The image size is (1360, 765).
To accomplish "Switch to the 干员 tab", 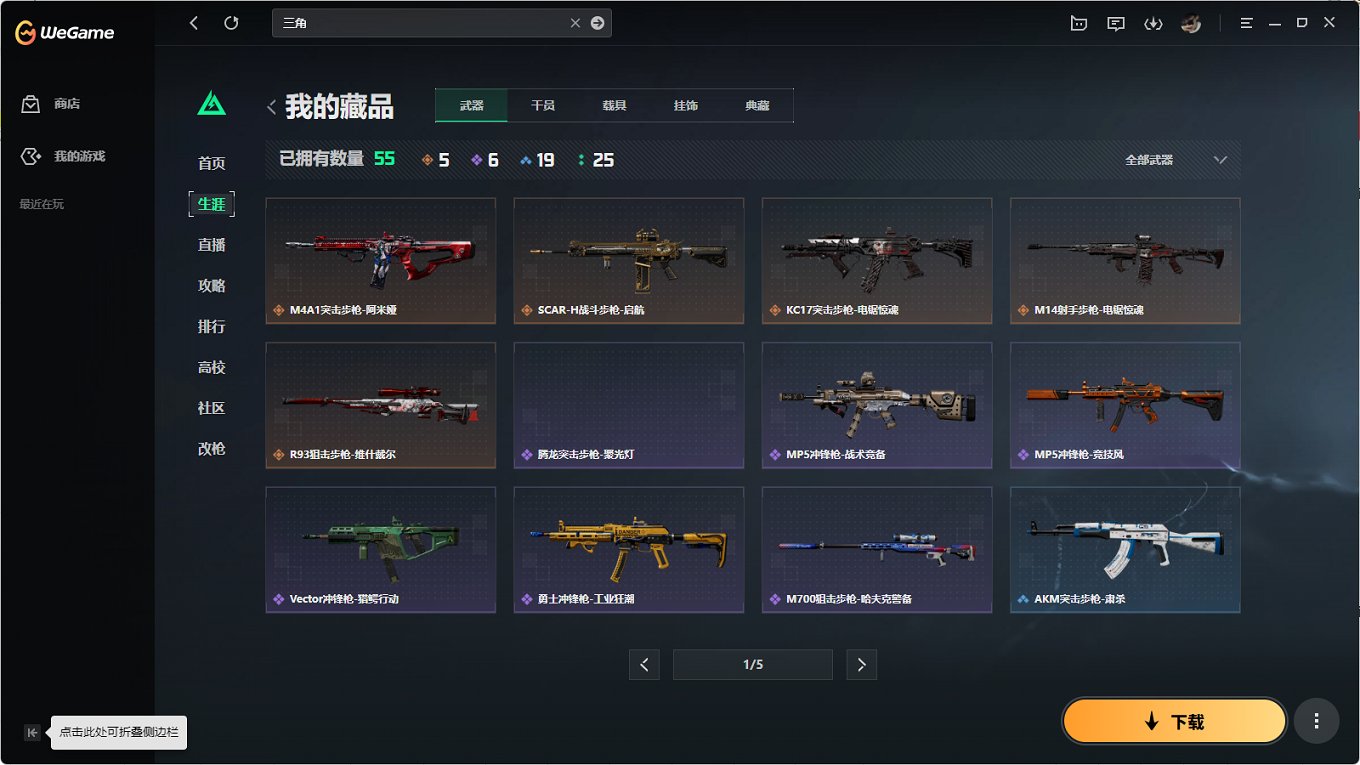I will pos(542,103).
